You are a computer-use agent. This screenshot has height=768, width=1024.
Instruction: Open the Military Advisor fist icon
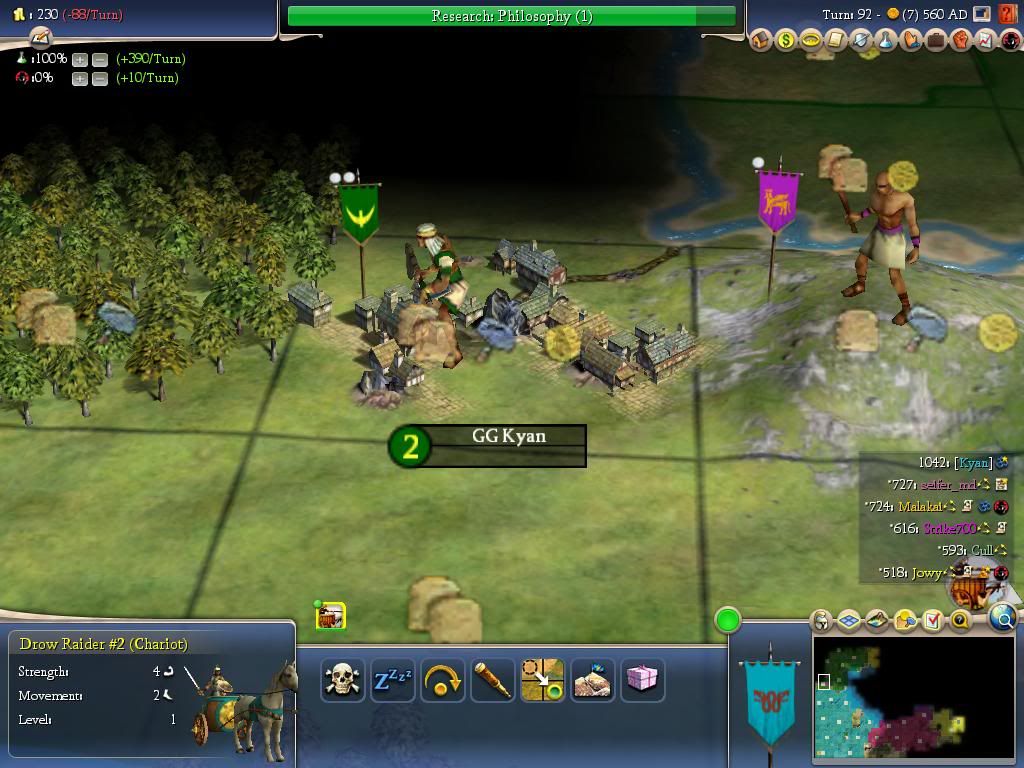click(960, 41)
